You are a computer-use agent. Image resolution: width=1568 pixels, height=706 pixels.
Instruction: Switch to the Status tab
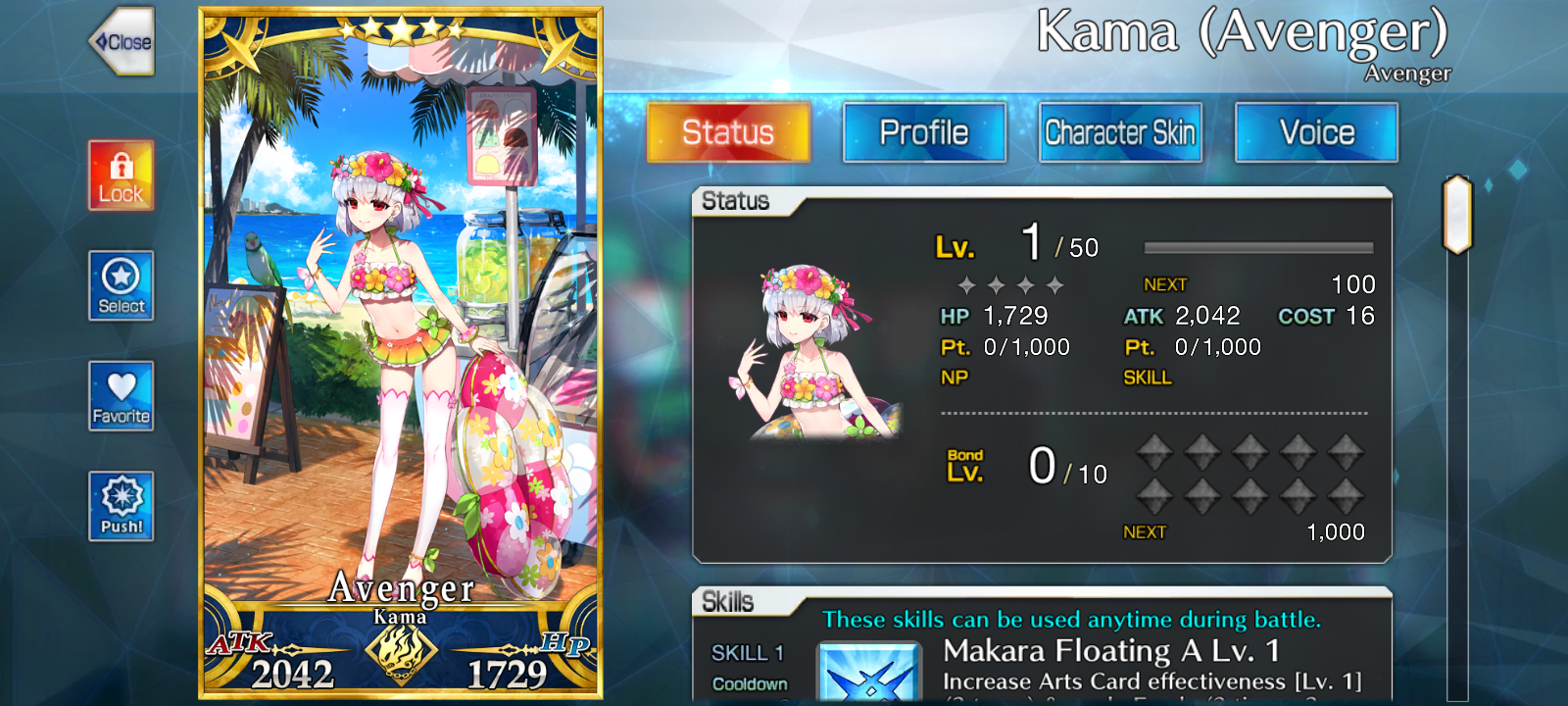point(728,132)
